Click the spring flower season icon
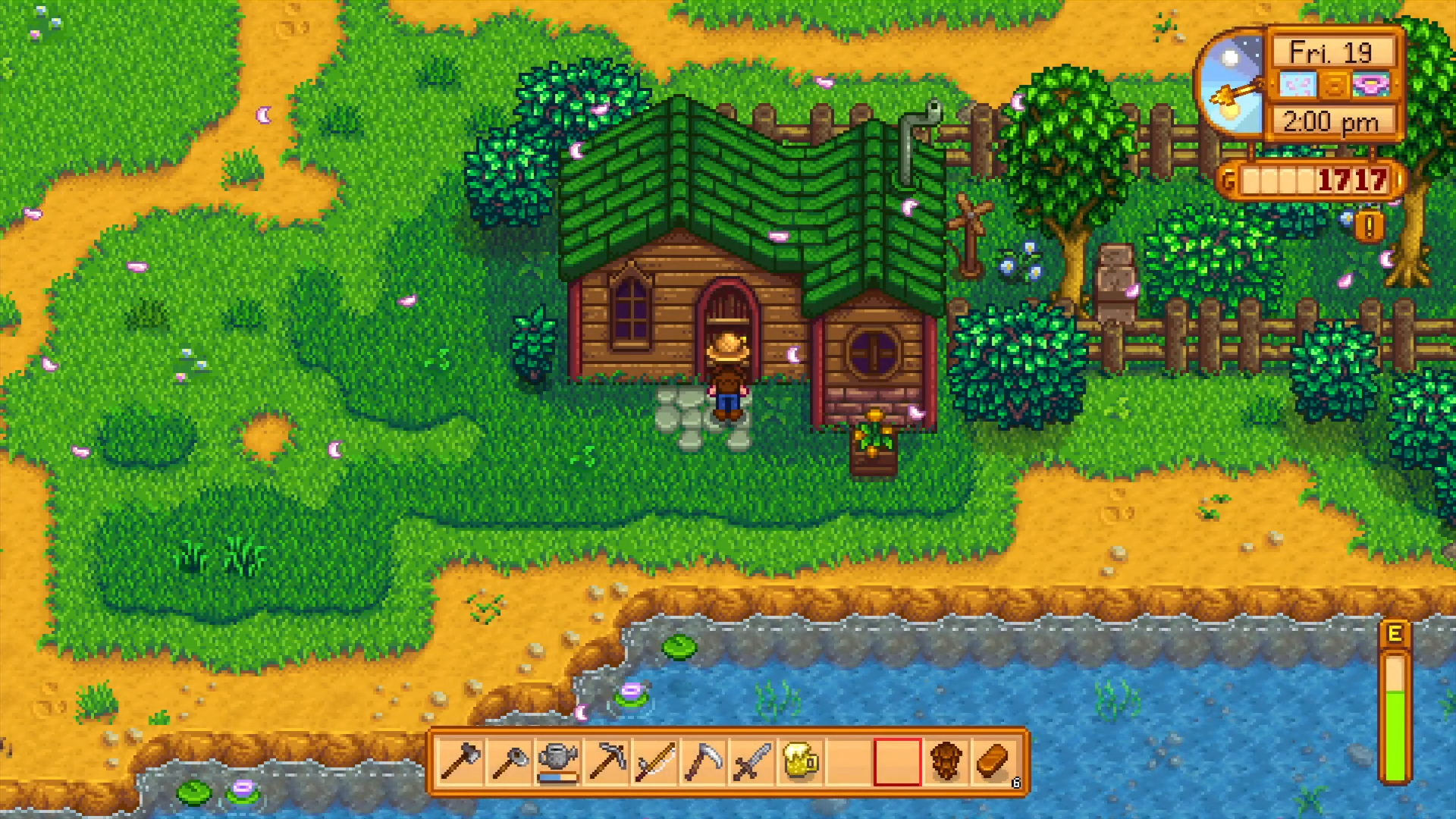 tap(1373, 86)
